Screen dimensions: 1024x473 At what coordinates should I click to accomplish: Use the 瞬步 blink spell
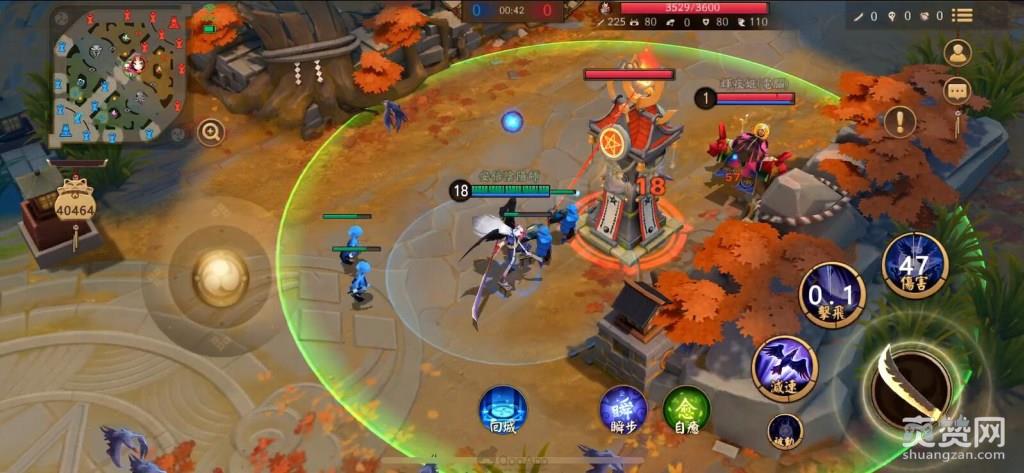pyautogui.click(x=623, y=410)
